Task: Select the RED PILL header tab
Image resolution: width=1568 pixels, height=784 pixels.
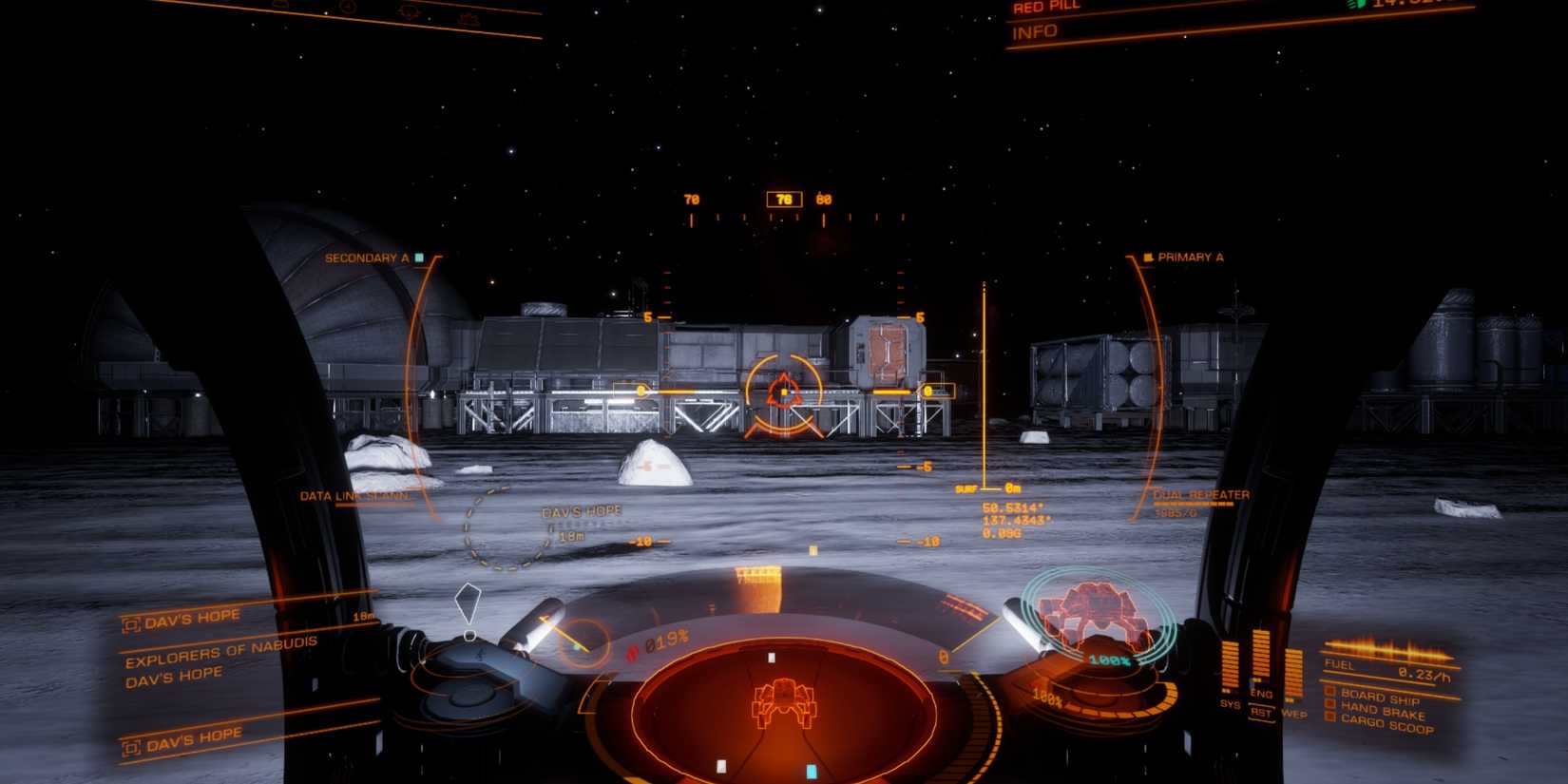Action: [x=1048, y=7]
